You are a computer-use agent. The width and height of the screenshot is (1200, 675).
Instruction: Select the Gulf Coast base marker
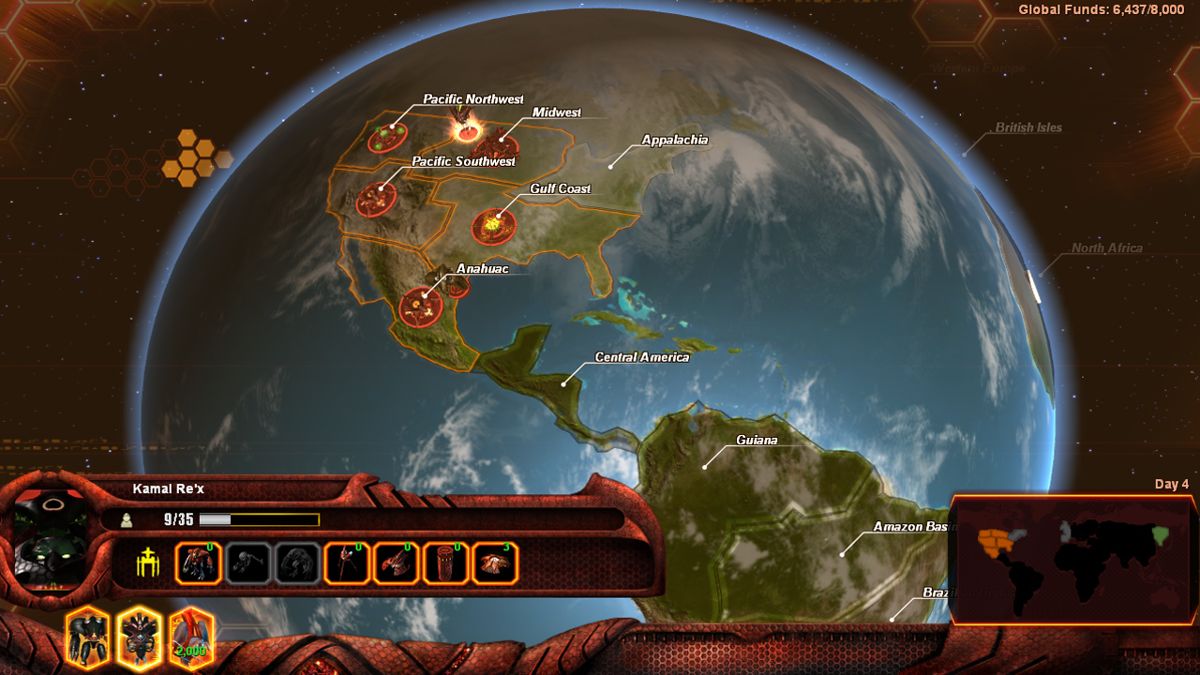492,226
